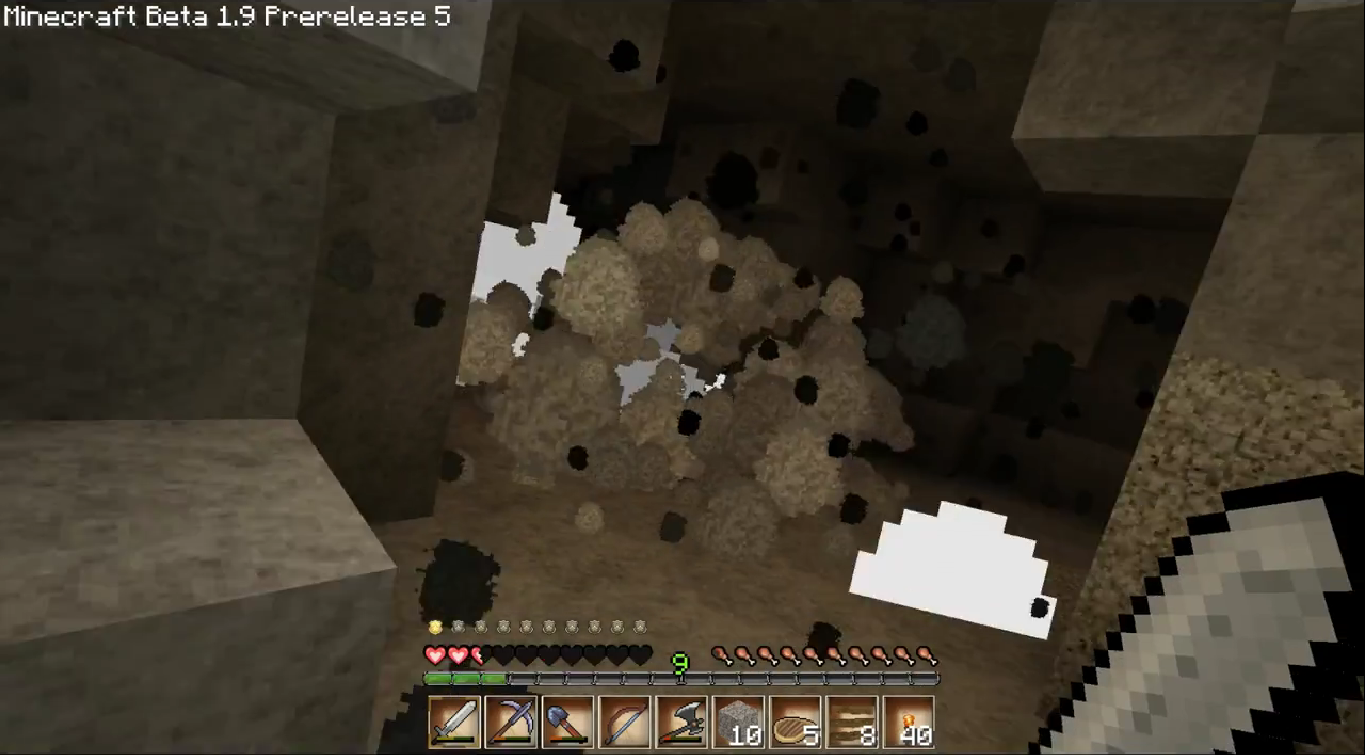Choose the torch stack of 40
The height and width of the screenshot is (755, 1365).
910,721
